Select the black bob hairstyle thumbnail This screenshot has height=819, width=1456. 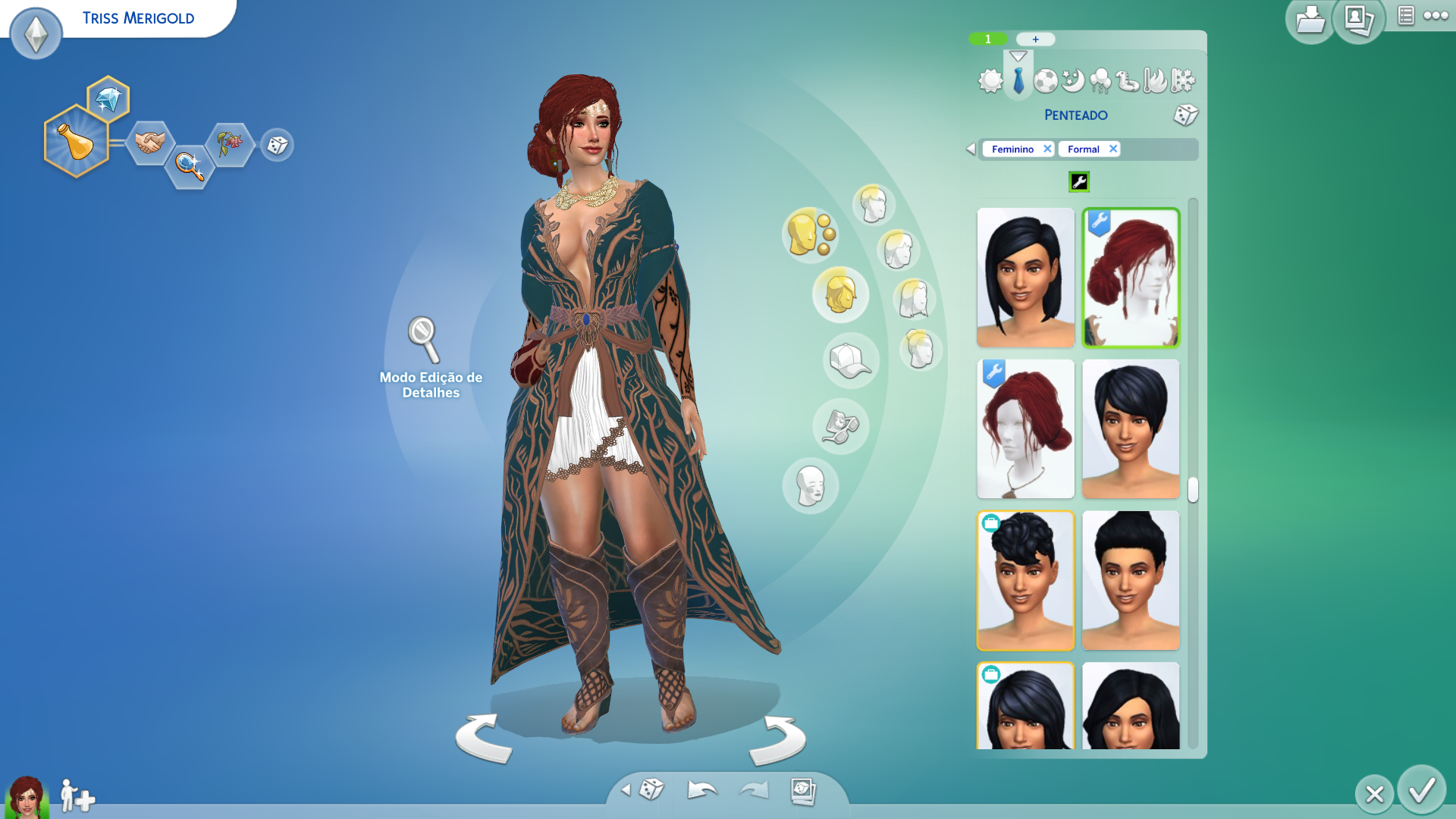point(1025,278)
